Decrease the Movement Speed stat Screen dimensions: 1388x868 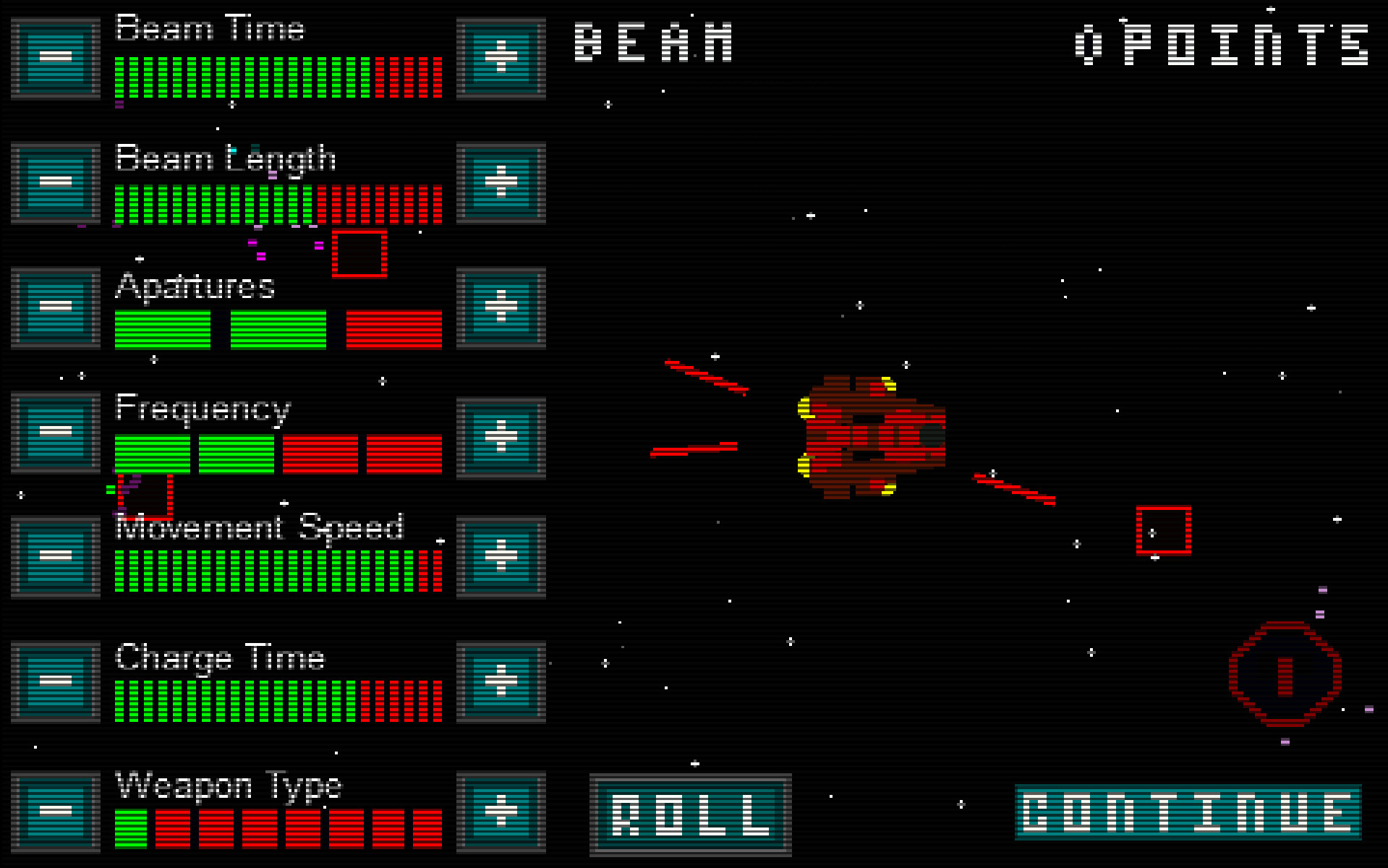(x=54, y=556)
